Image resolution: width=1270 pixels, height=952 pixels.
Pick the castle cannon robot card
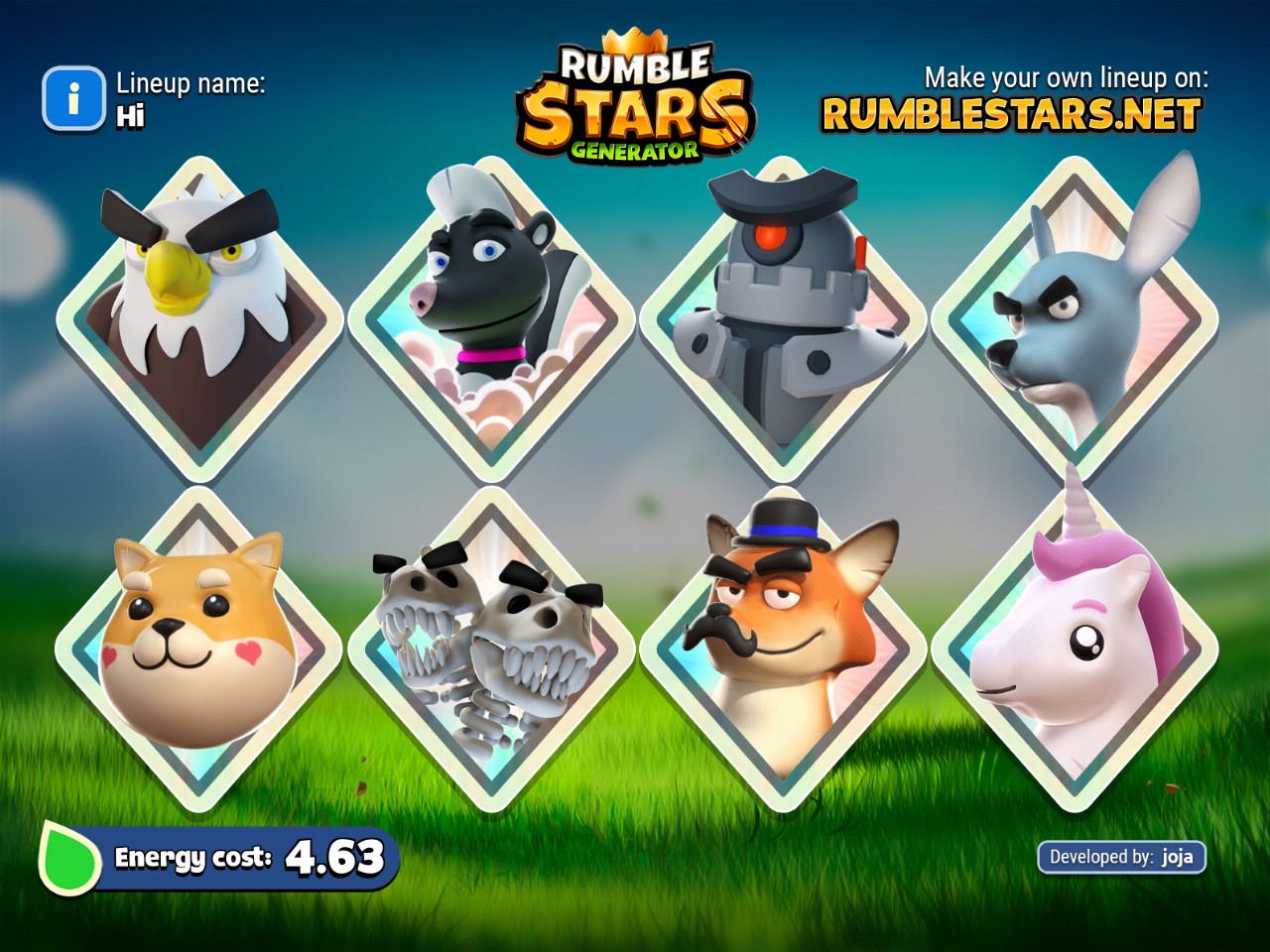[784, 317]
